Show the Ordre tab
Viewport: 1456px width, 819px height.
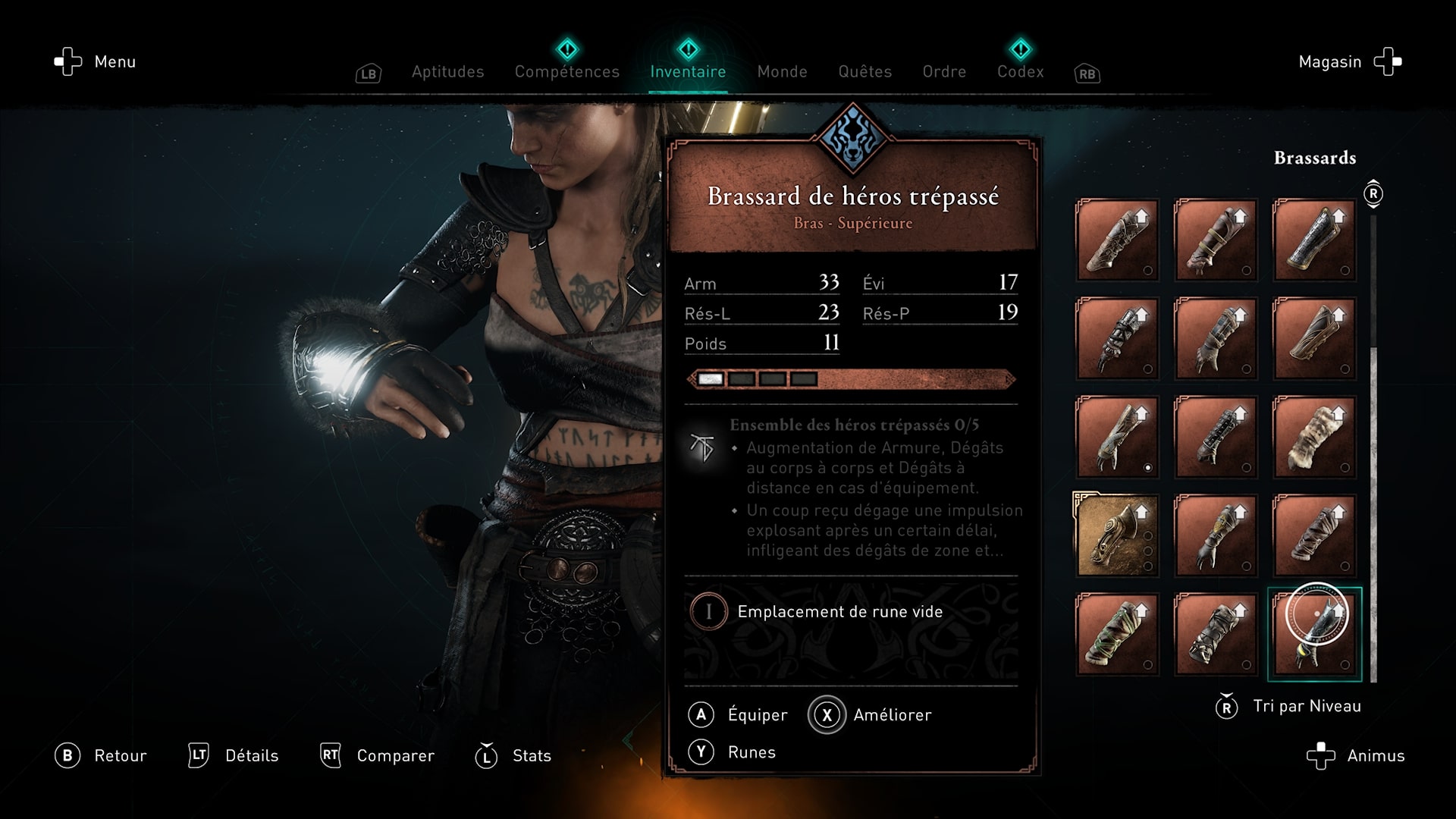pyautogui.click(x=944, y=72)
